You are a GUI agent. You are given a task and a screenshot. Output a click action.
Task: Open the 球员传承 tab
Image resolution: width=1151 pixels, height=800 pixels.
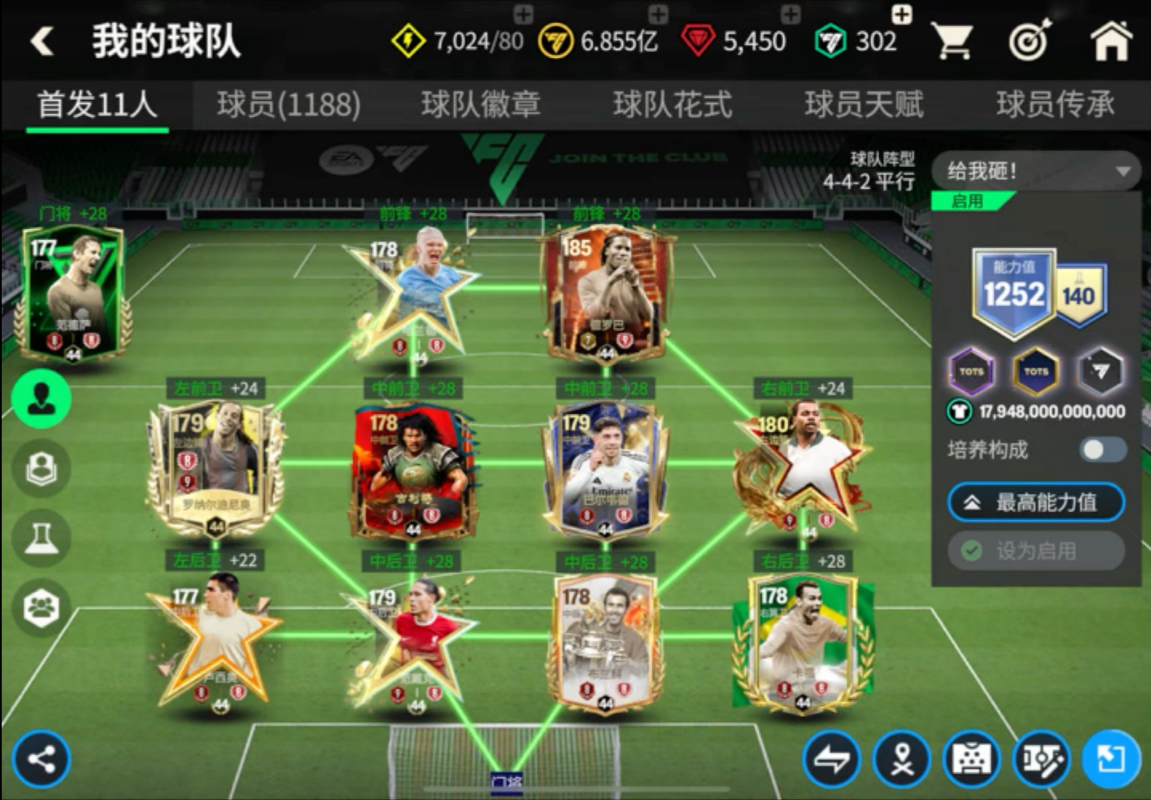(x=1055, y=105)
